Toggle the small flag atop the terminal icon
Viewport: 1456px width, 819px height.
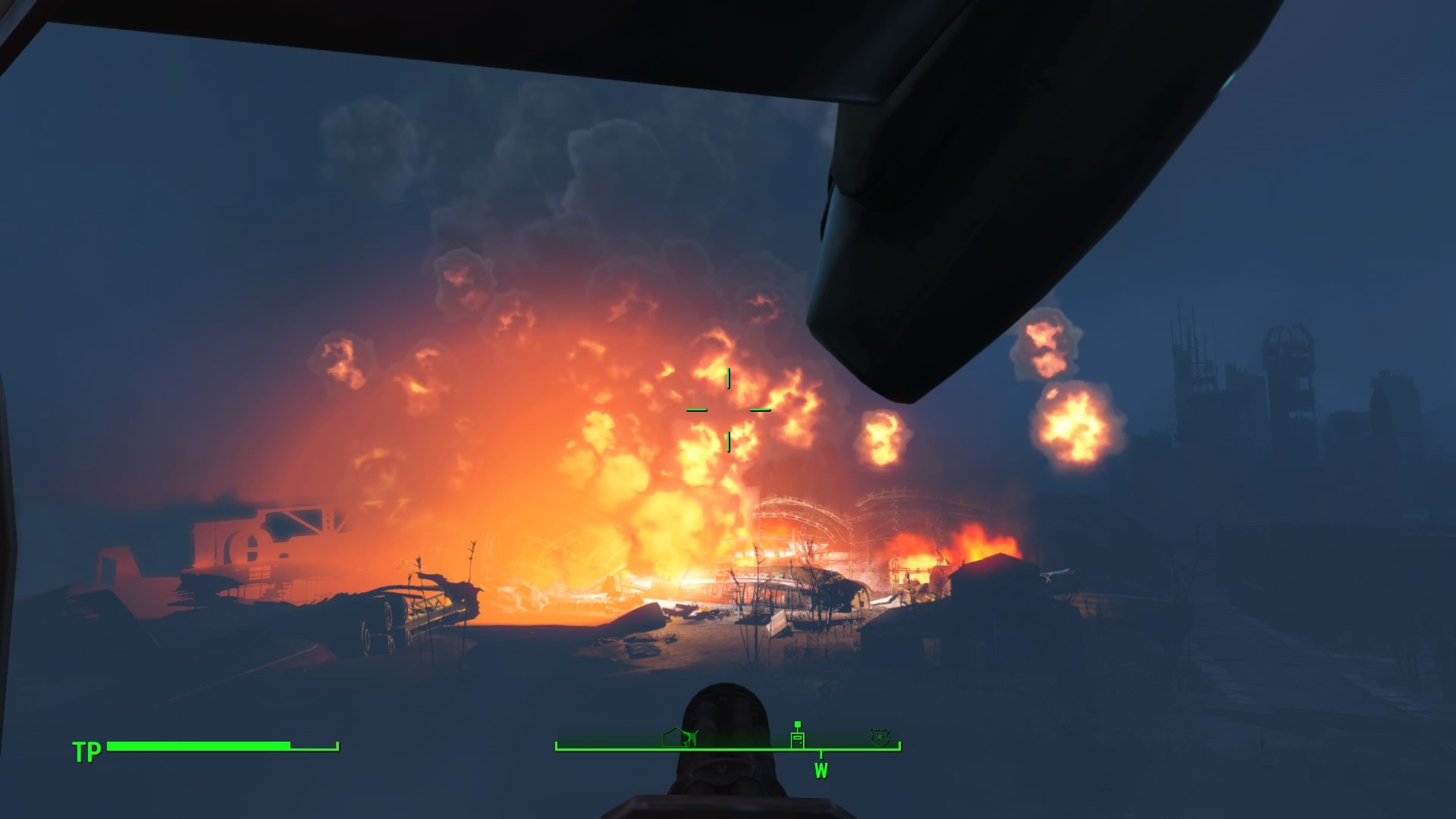point(798,724)
